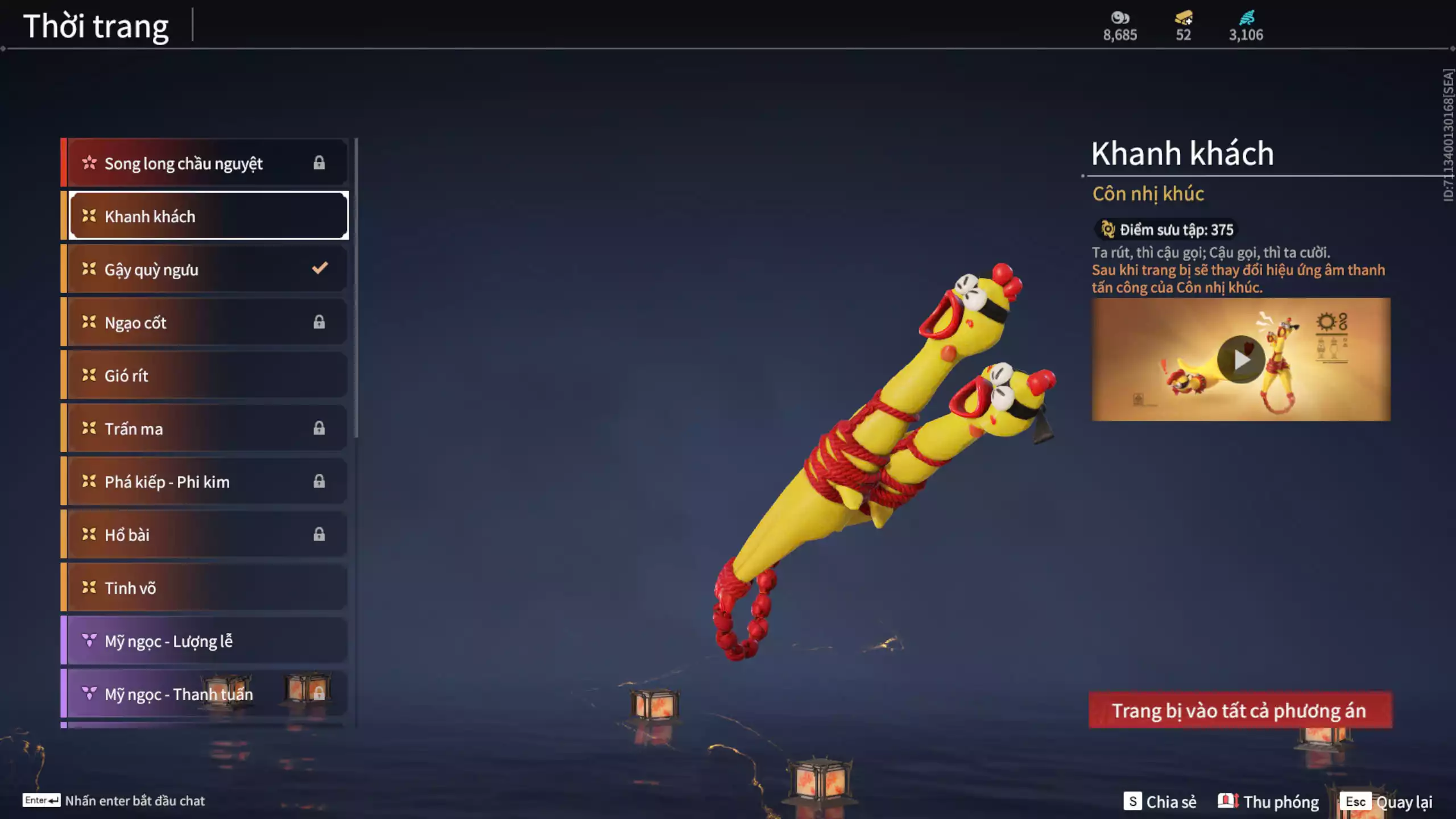Screen dimensions: 1456x819
Task: Share the skin with Chia sẻ
Action: coord(1160,801)
